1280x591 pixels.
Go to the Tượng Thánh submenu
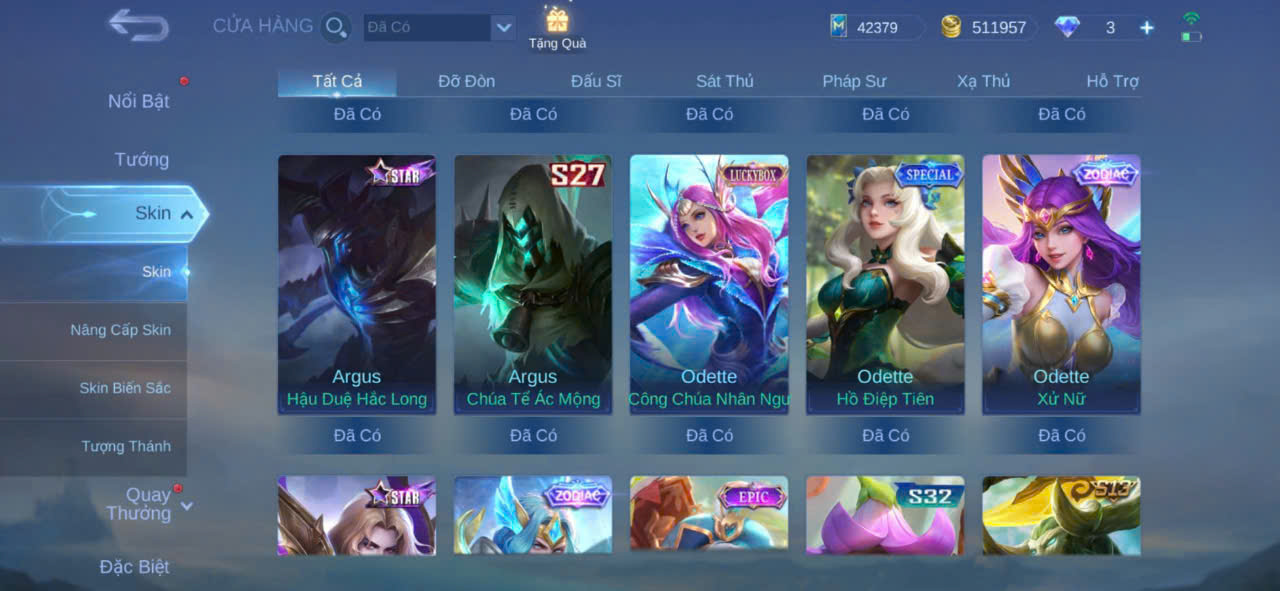tap(126, 446)
